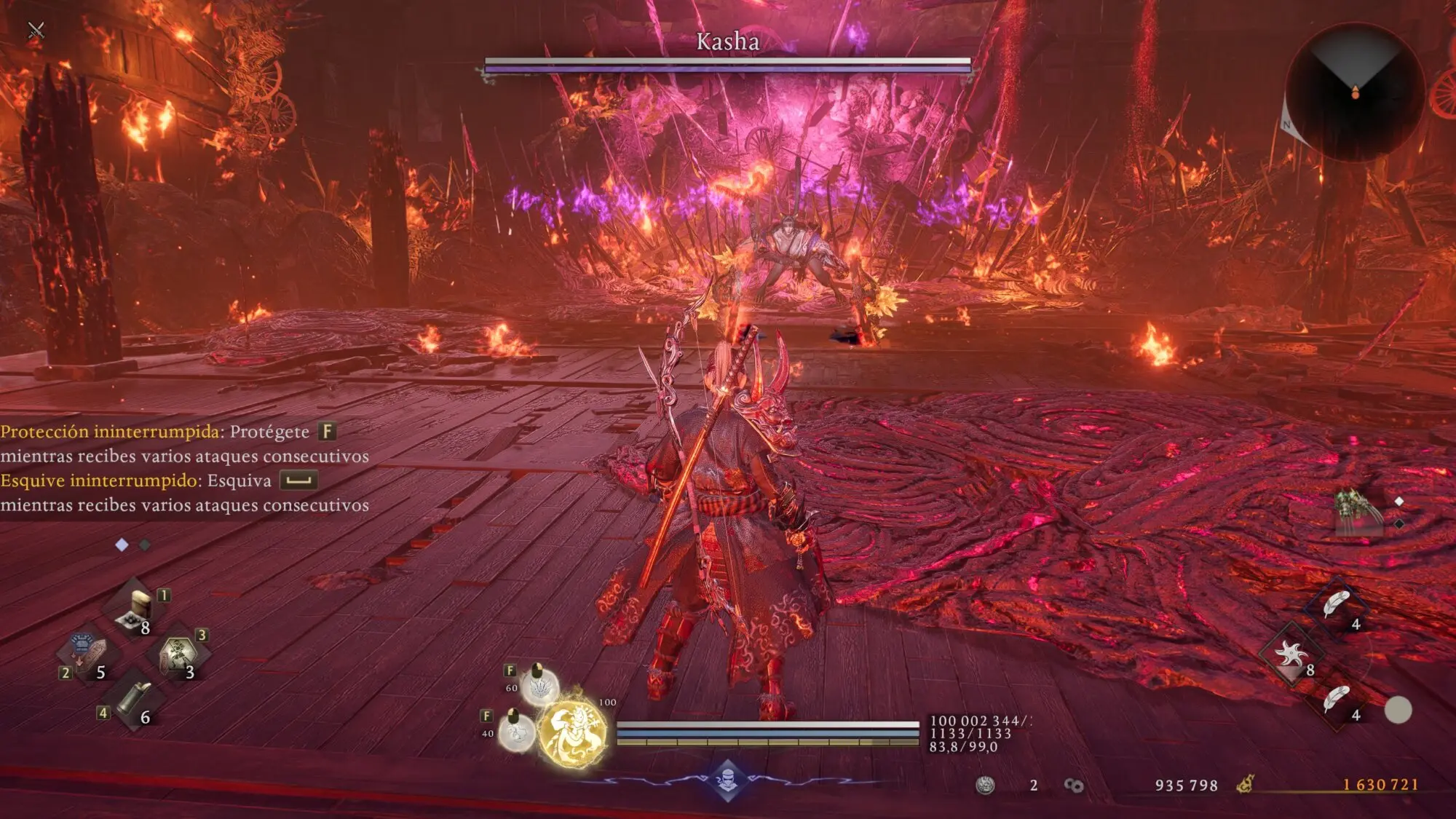Viewport: 1456px width, 819px height.
Task: Click the crossed swords icon
Action: [36, 30]
